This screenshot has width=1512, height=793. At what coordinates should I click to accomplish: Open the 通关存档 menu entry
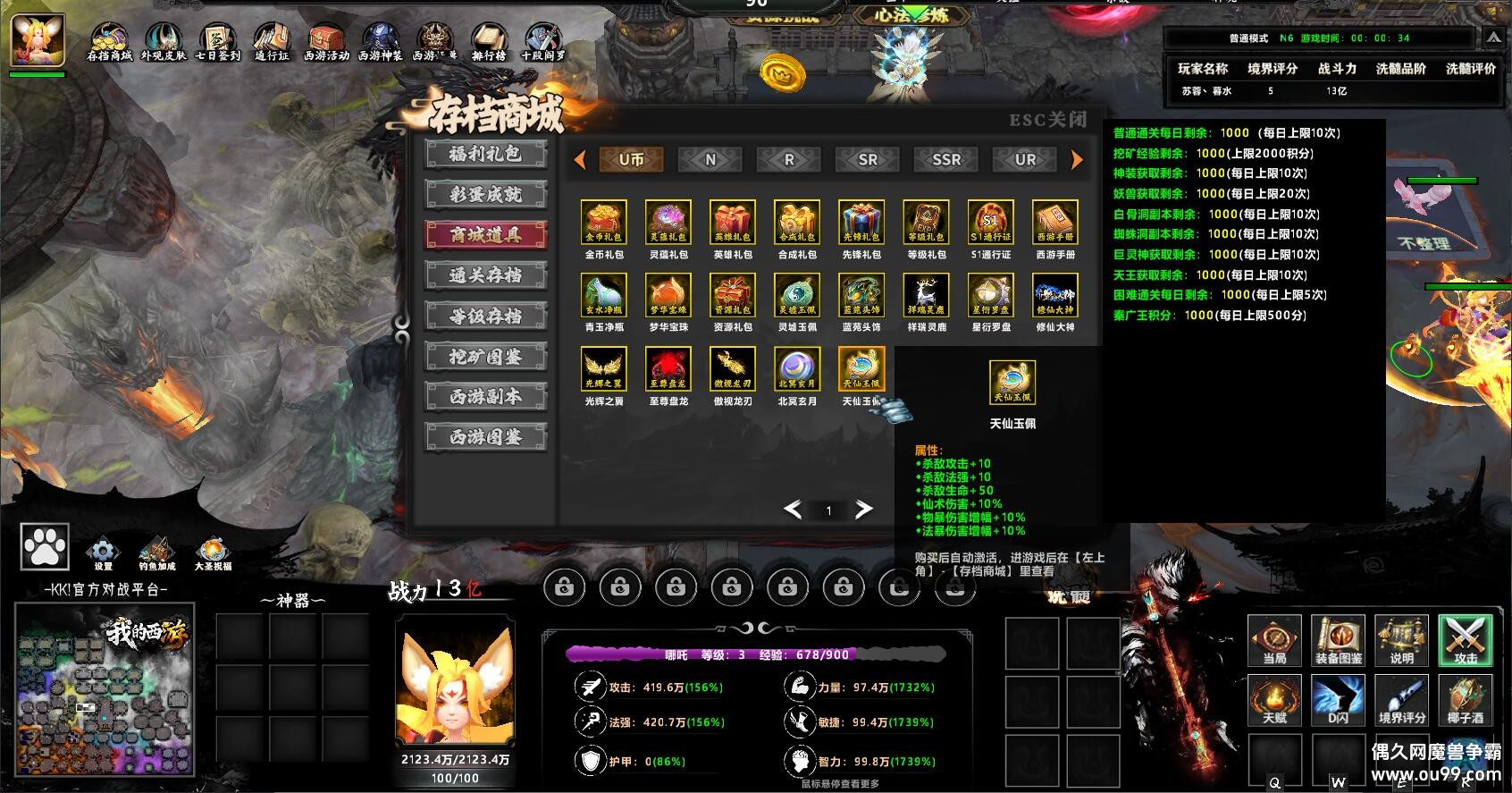pos(485,275)
